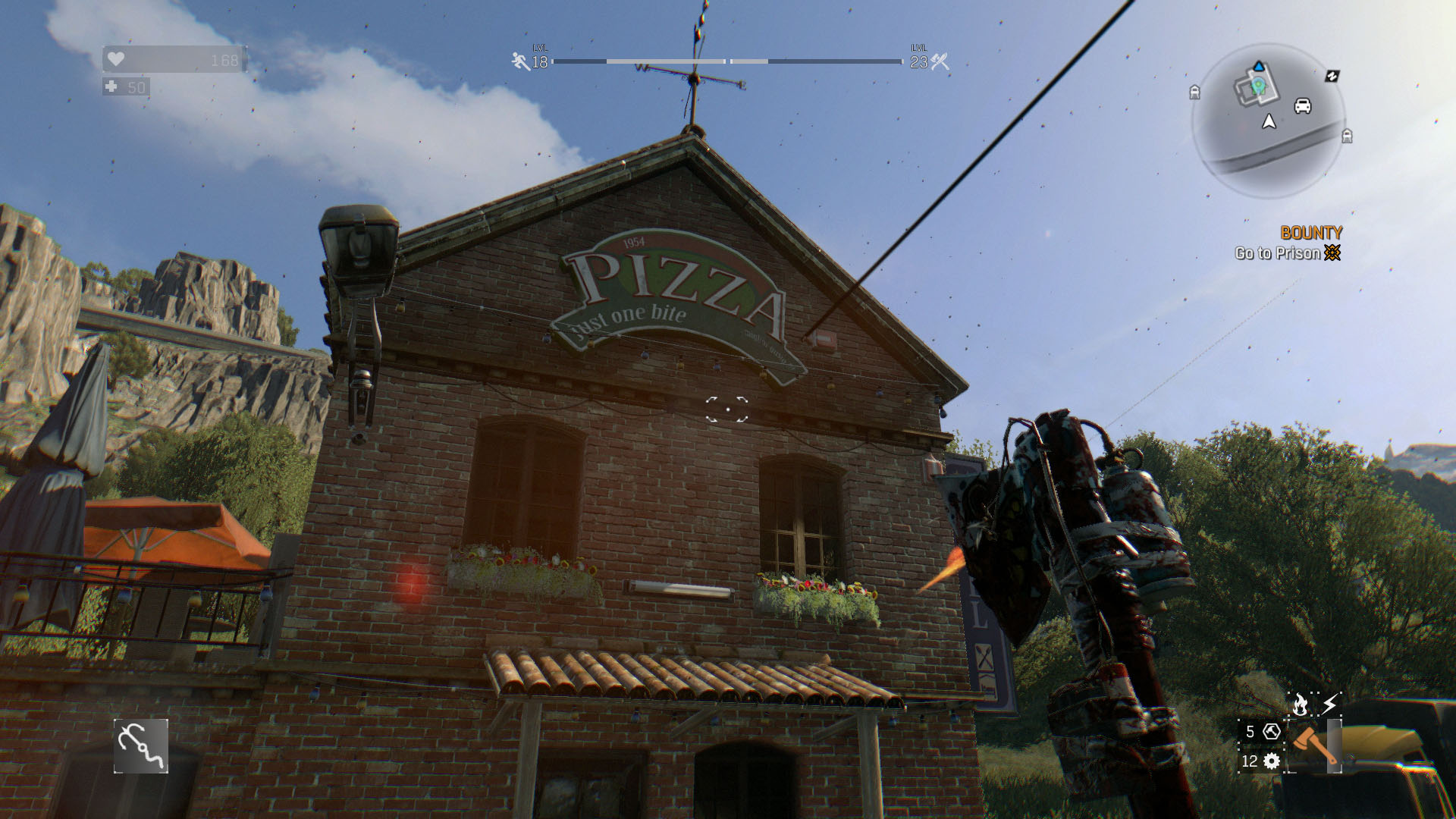Click the hexagonal hammer repair icon
The height and width of the screenshot is (819, 1456).
coord(1272,732)
